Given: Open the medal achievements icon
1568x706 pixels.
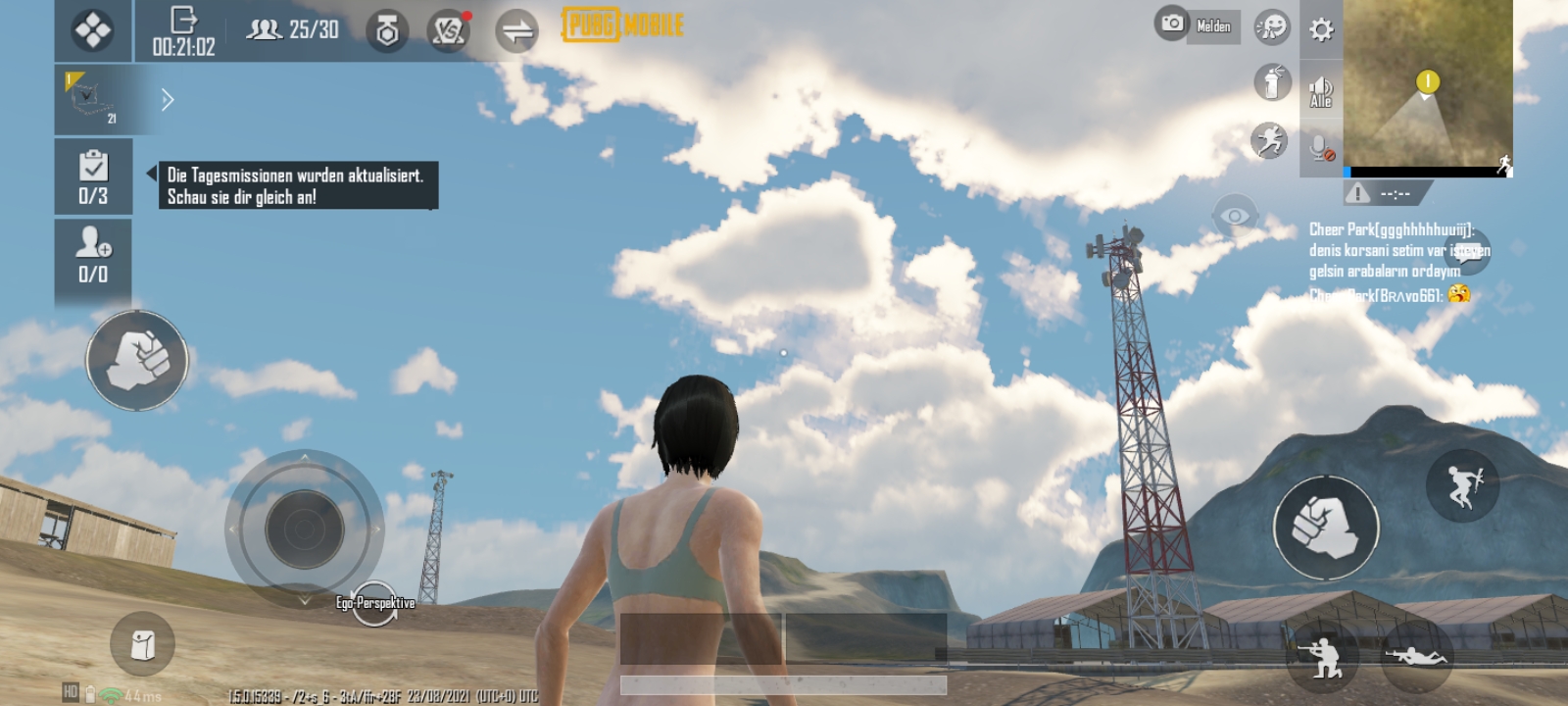Looking at the screenshot, I should (x=387, y=31).
